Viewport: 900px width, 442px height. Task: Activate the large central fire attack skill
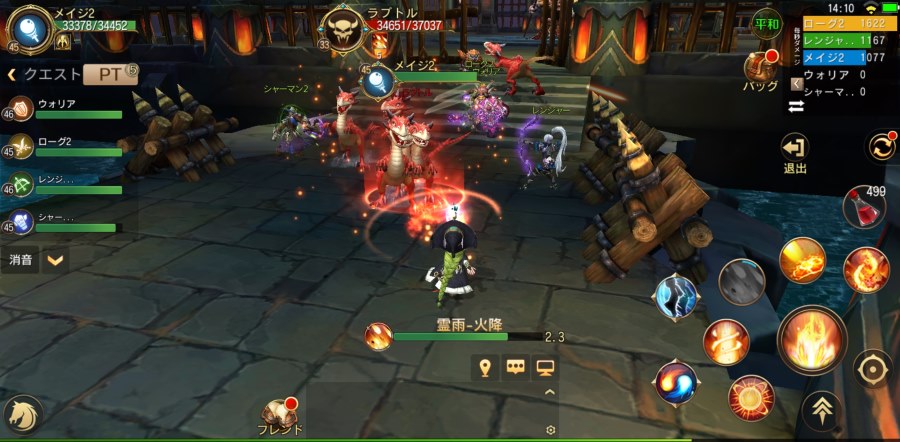pos(811,340)
